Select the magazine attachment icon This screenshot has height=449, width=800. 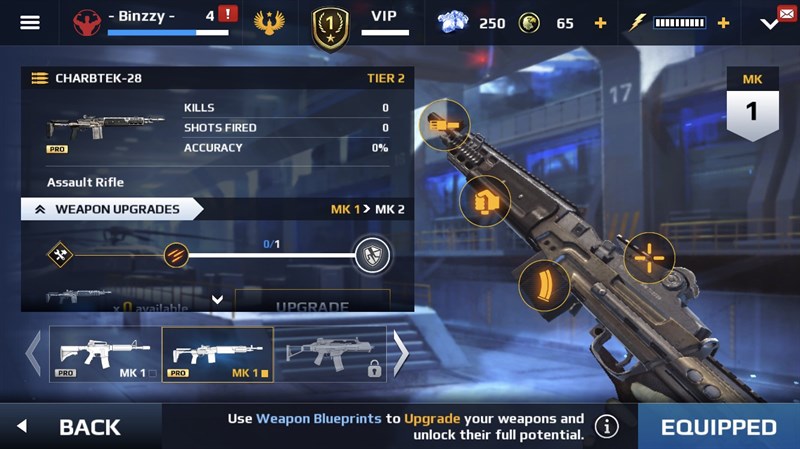544,285
